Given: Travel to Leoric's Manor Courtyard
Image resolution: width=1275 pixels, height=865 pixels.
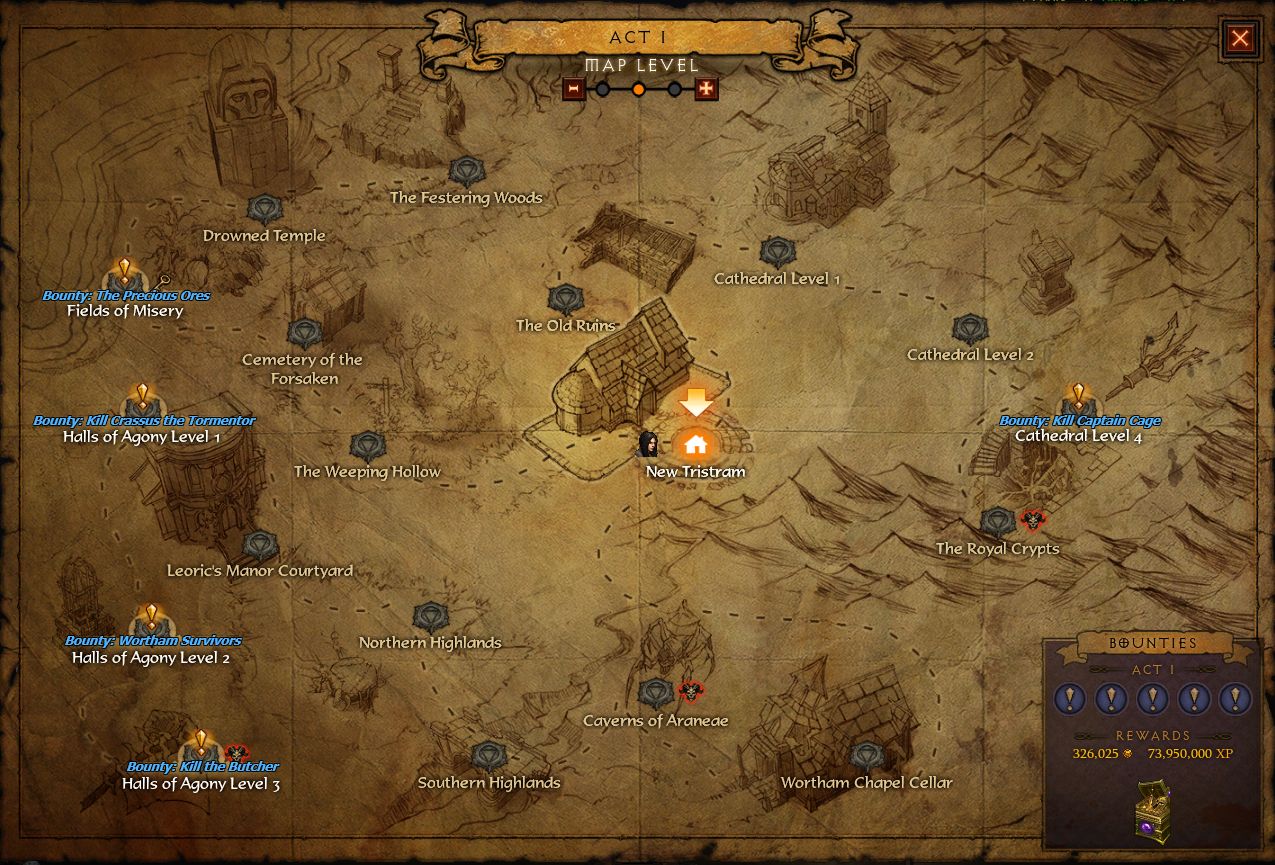Looking at the screenshot, I should point(260,545).
